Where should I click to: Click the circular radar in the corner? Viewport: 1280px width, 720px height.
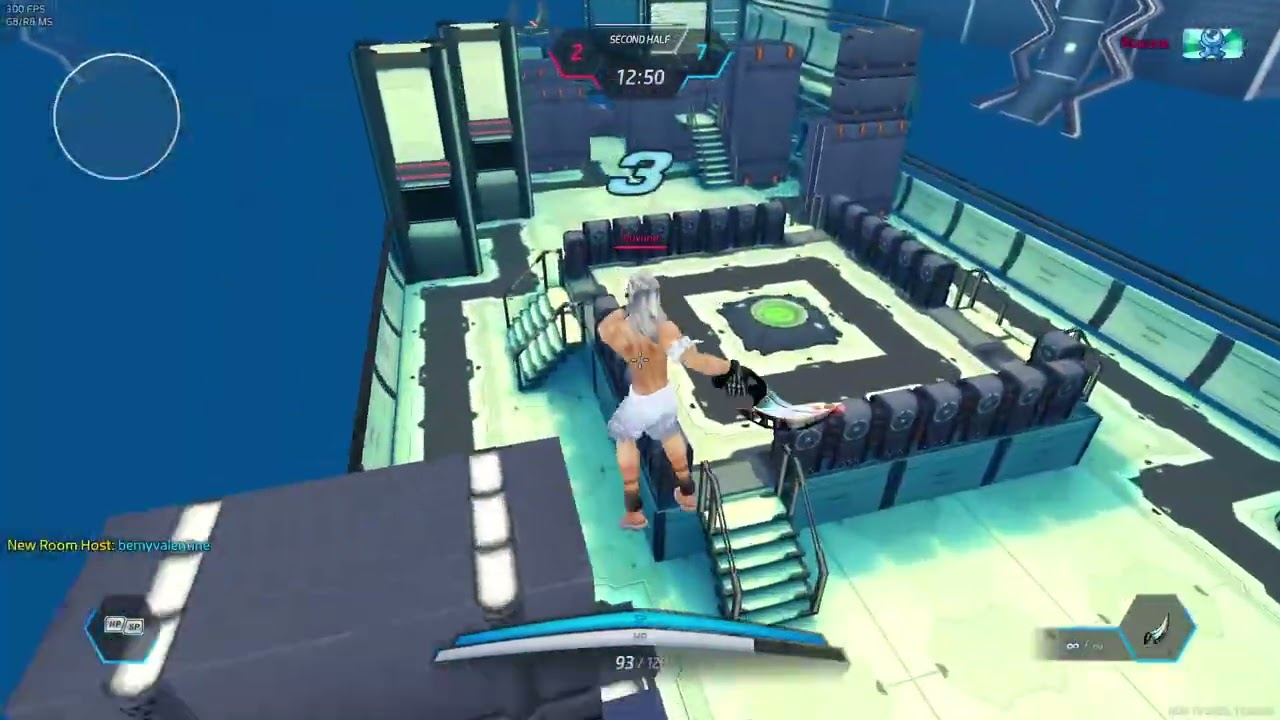[x=117, y=117]
